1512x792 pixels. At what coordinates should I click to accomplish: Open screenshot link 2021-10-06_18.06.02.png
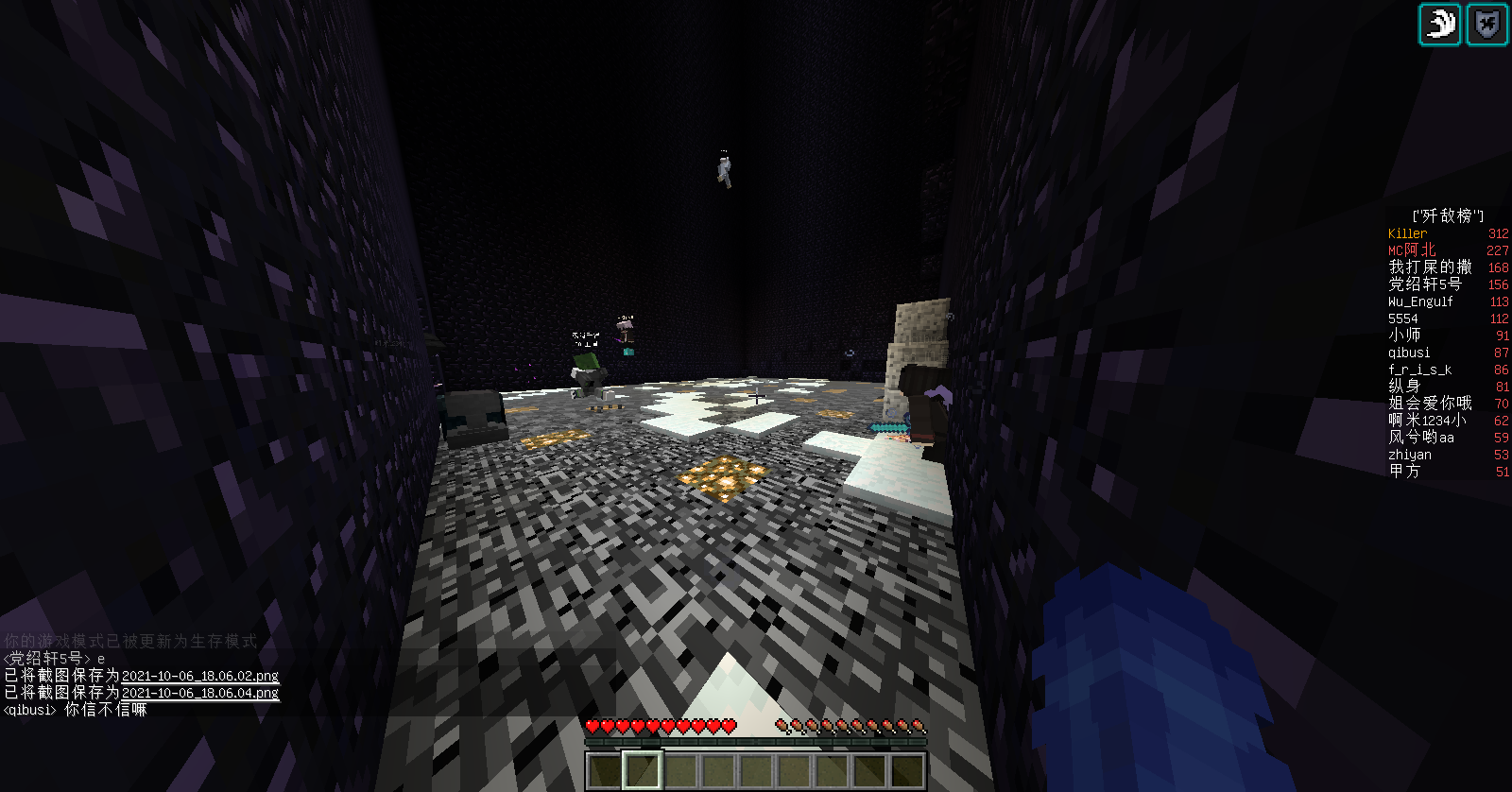[x=200, y=676]
